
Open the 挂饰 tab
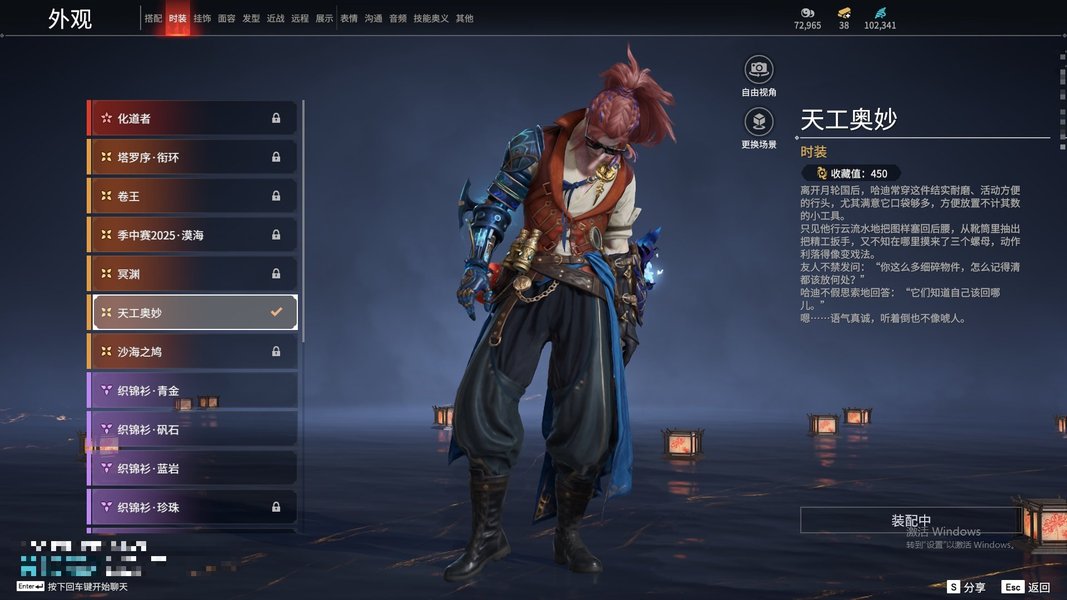pos(202,18)
